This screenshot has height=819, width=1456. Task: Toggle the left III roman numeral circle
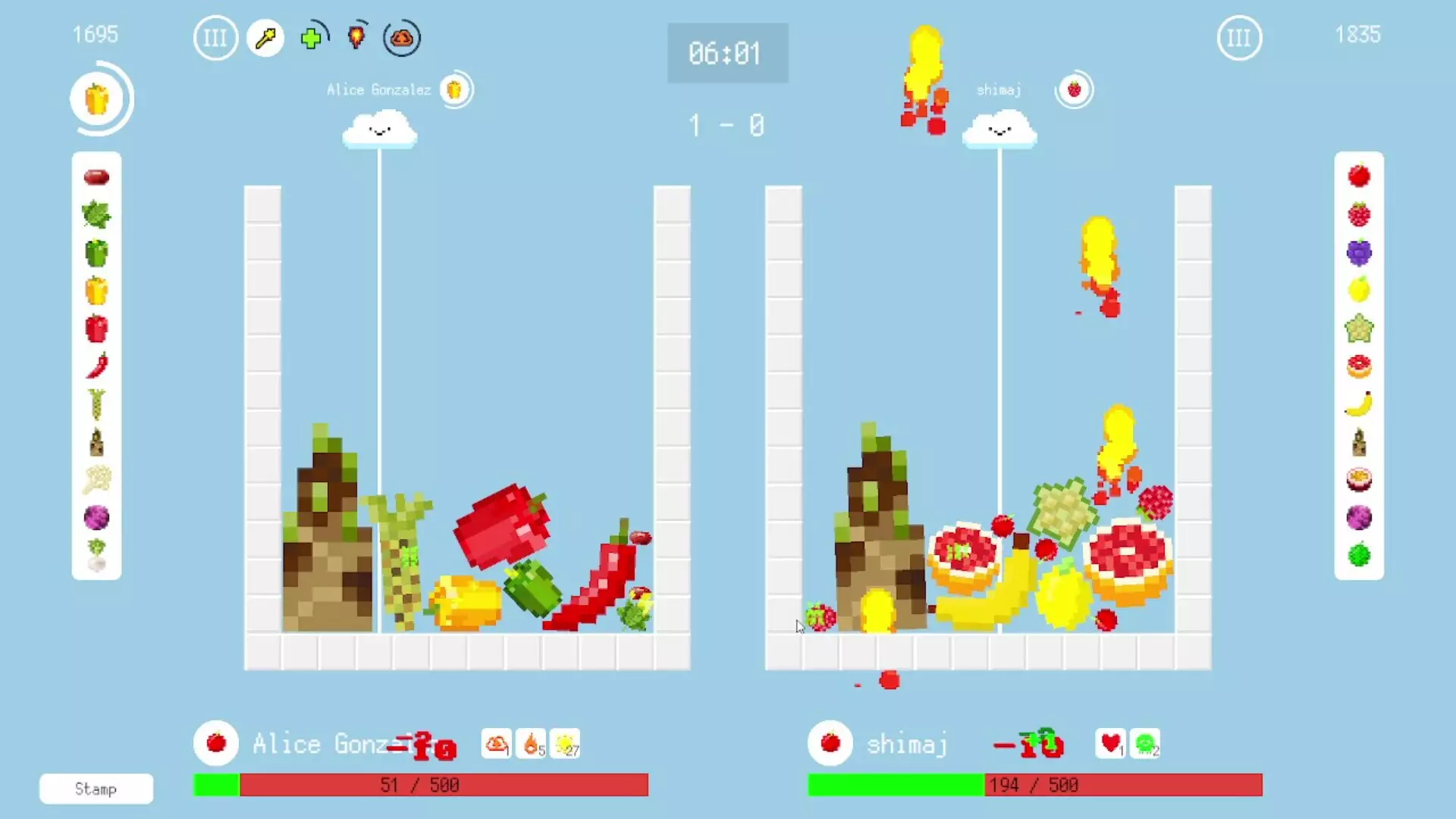[215, 38]
